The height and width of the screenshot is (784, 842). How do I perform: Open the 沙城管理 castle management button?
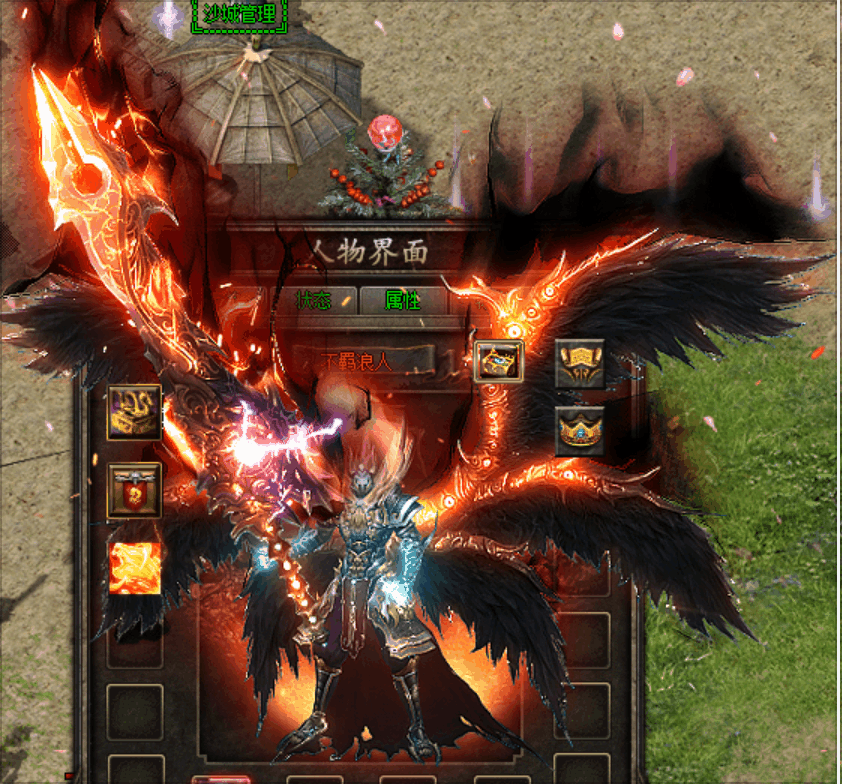tap(238, 14)
